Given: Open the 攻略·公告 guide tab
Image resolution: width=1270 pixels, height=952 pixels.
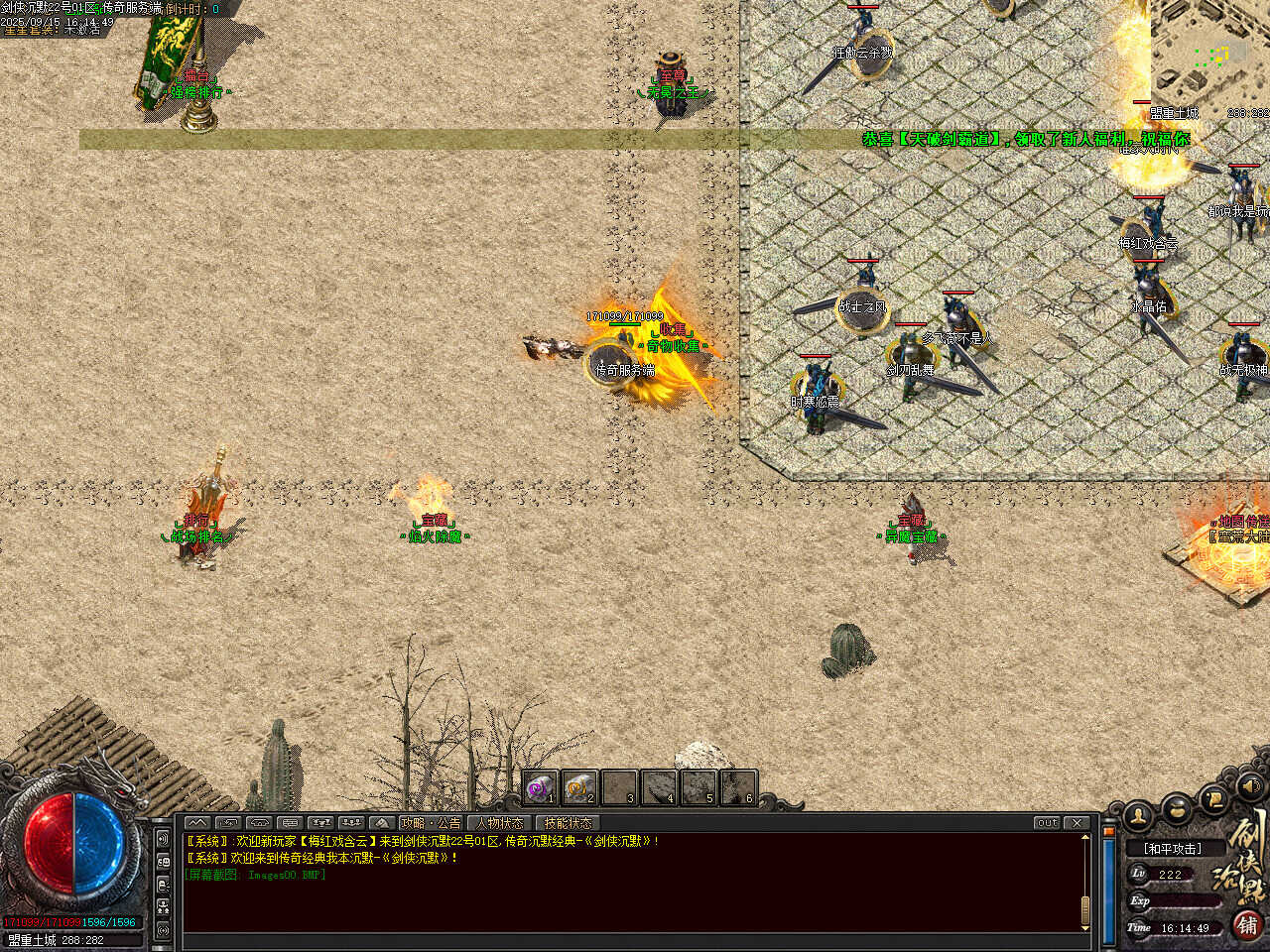Looking at the screenshot, I should point(432,823).
